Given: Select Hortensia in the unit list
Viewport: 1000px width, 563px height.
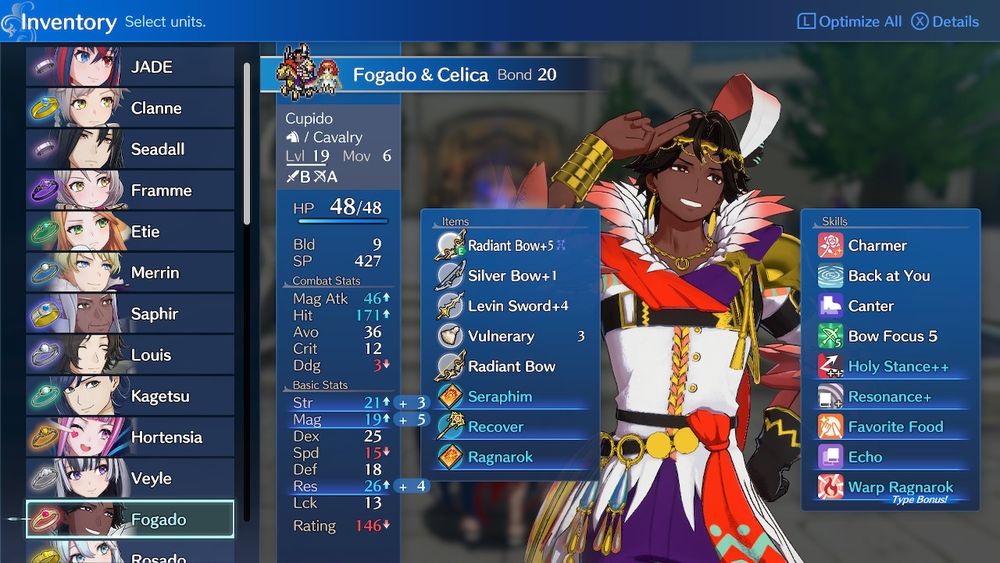Looking at the screenshot, I should (x=130, y=437).
